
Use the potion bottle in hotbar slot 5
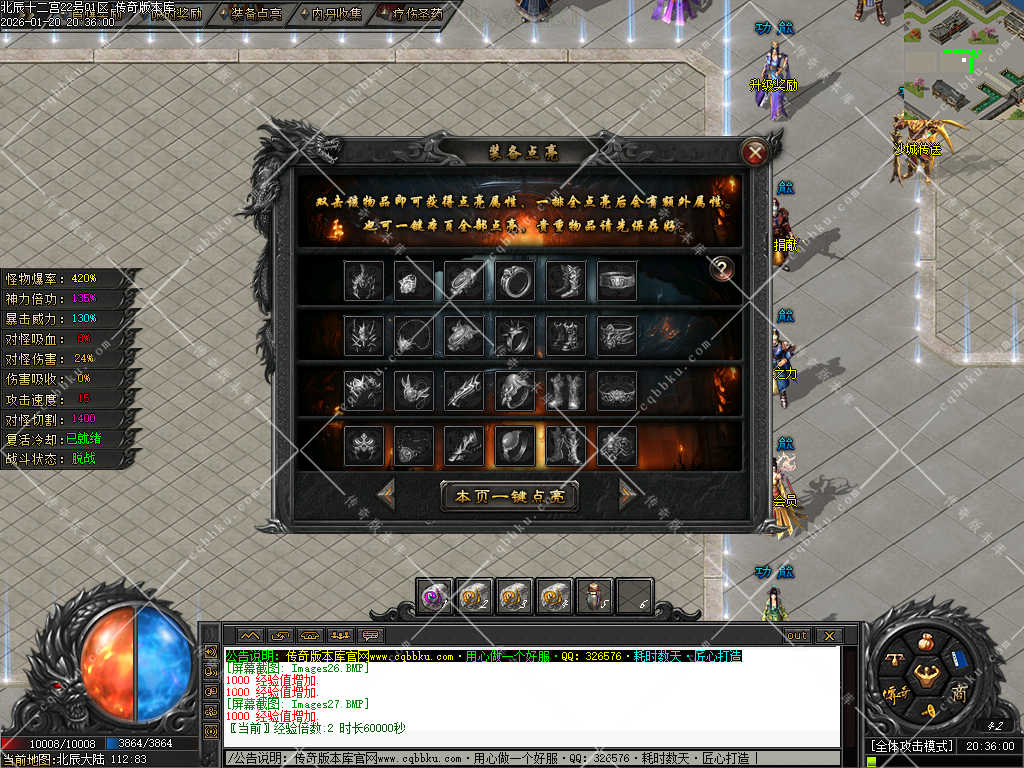(x=594, y=596)
